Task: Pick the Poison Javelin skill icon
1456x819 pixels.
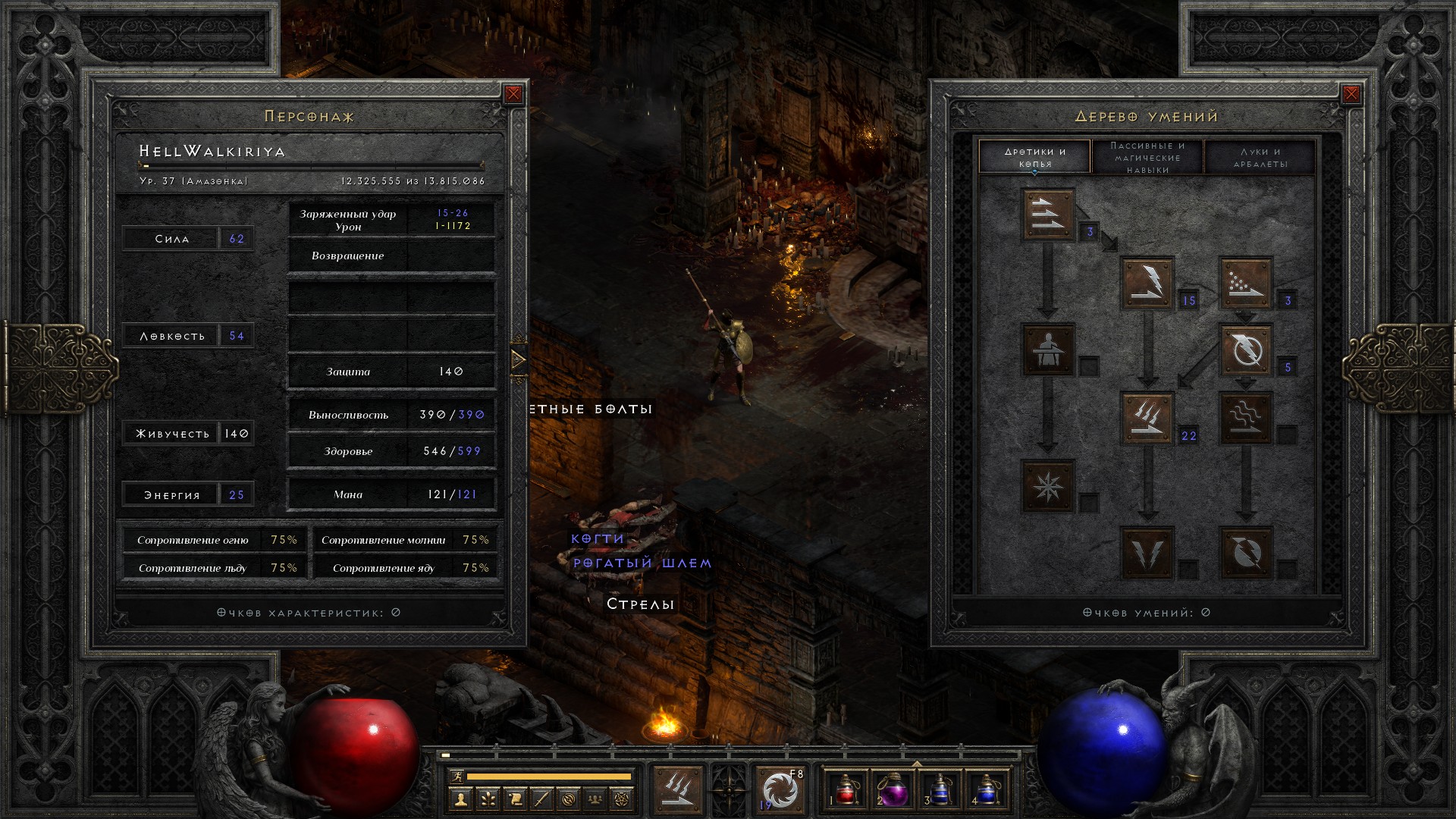Action: pyautogui.click(x=1245, y=283)
